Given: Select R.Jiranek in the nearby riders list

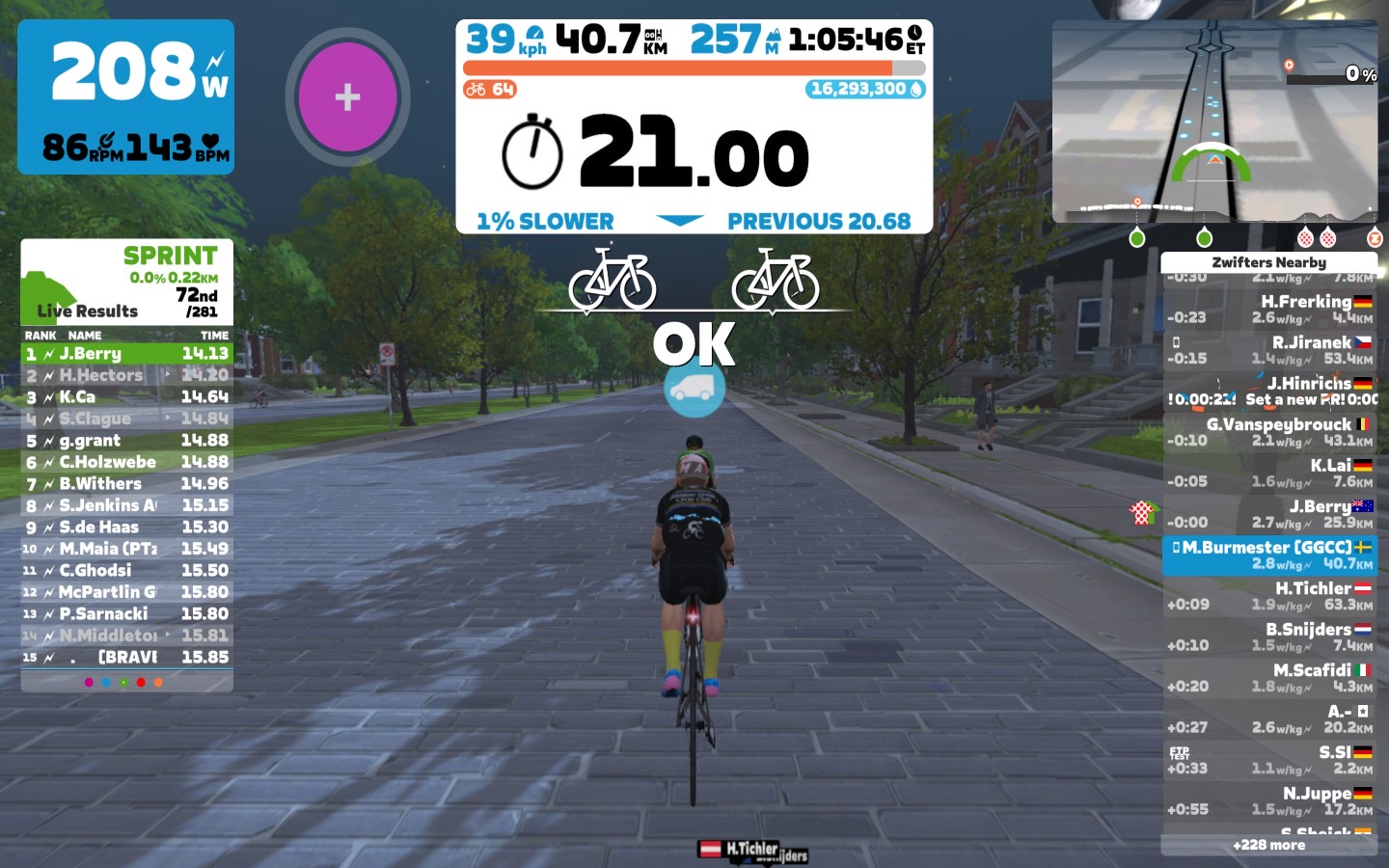Looking at the screenshot, I should (x=1269, y=350).
